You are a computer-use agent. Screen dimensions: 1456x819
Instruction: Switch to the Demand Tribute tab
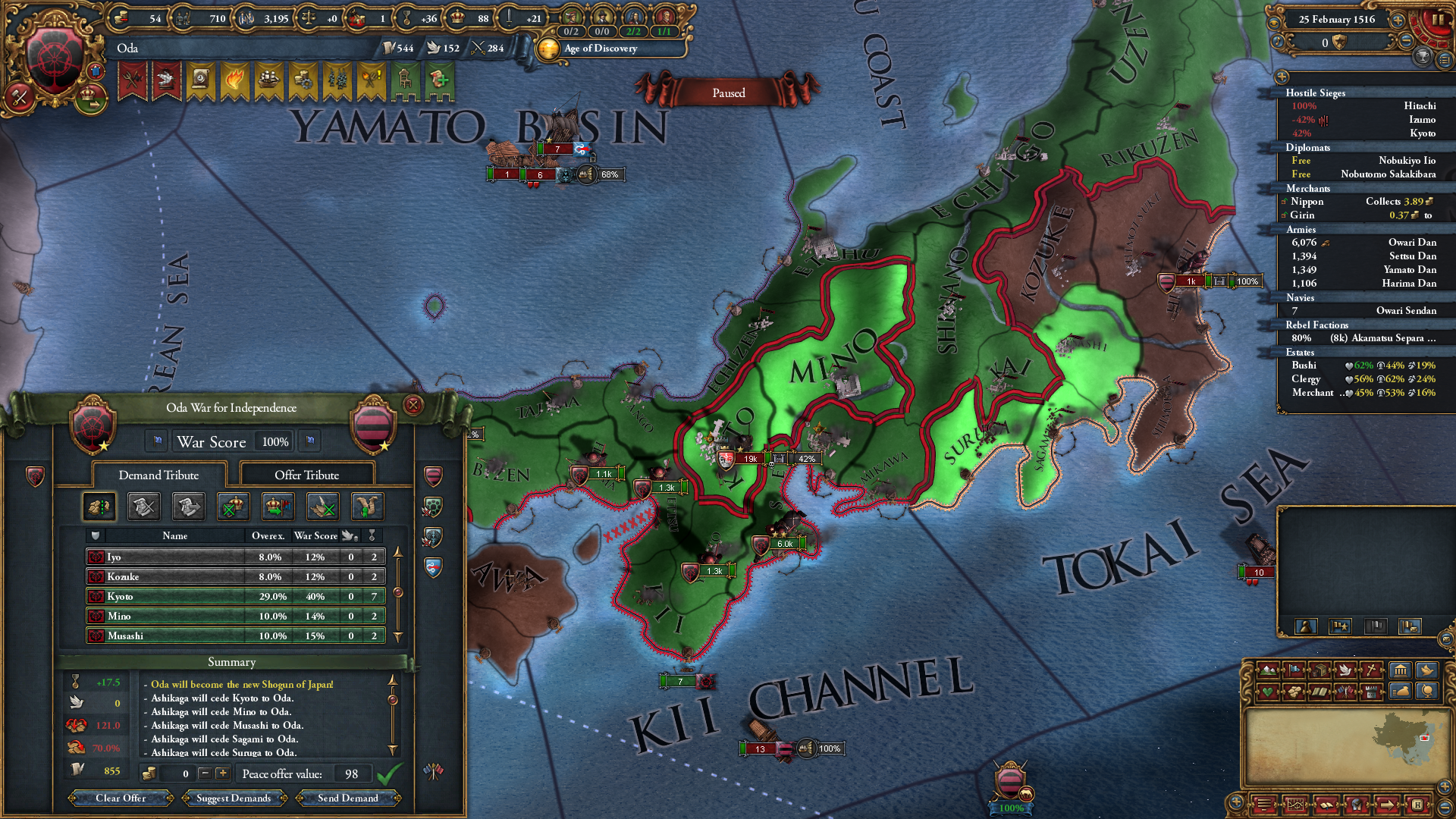157,475
